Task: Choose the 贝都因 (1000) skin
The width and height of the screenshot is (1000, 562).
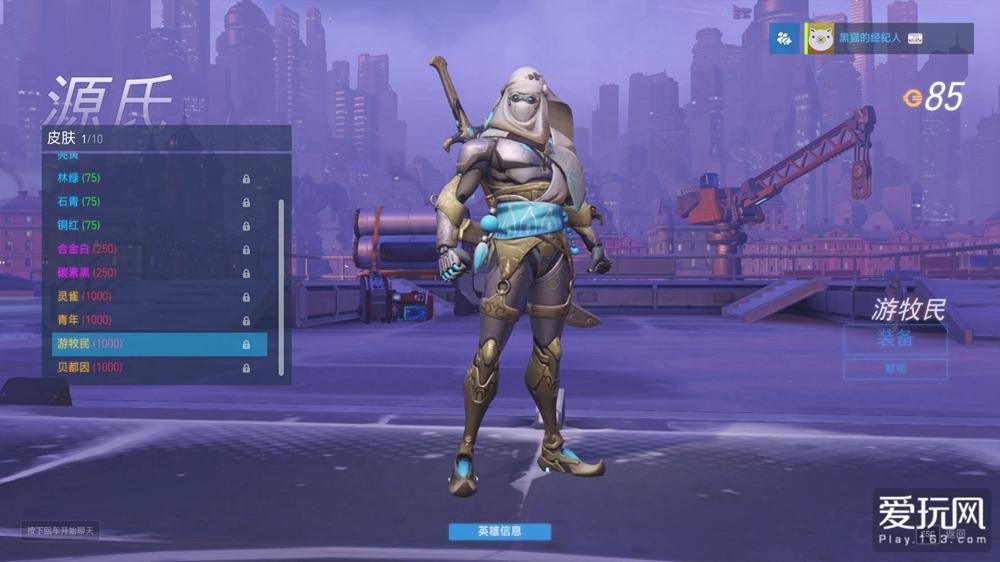Action: pyautogui.click(x=150, y=367)
